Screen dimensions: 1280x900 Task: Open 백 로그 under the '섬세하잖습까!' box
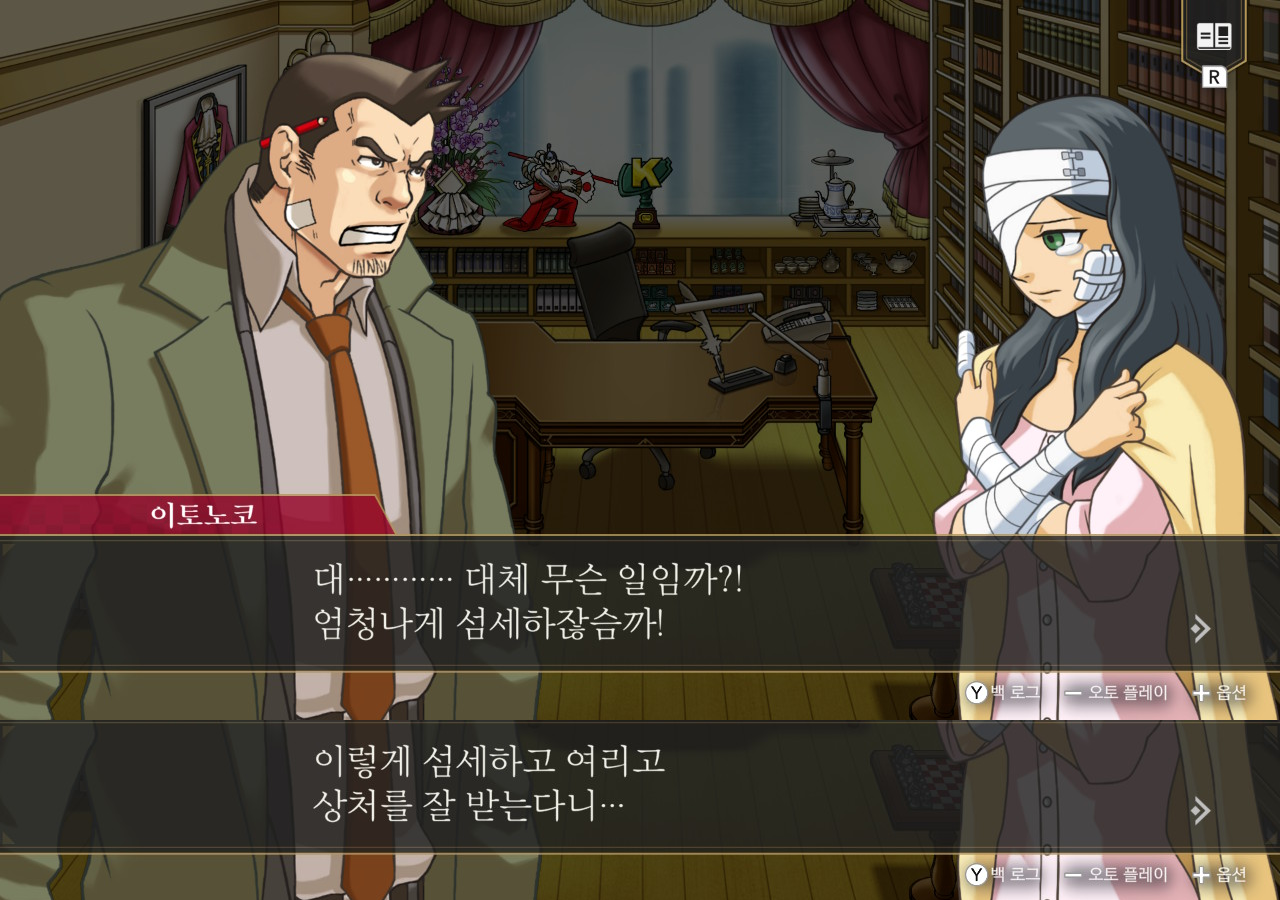(1003, 692)
